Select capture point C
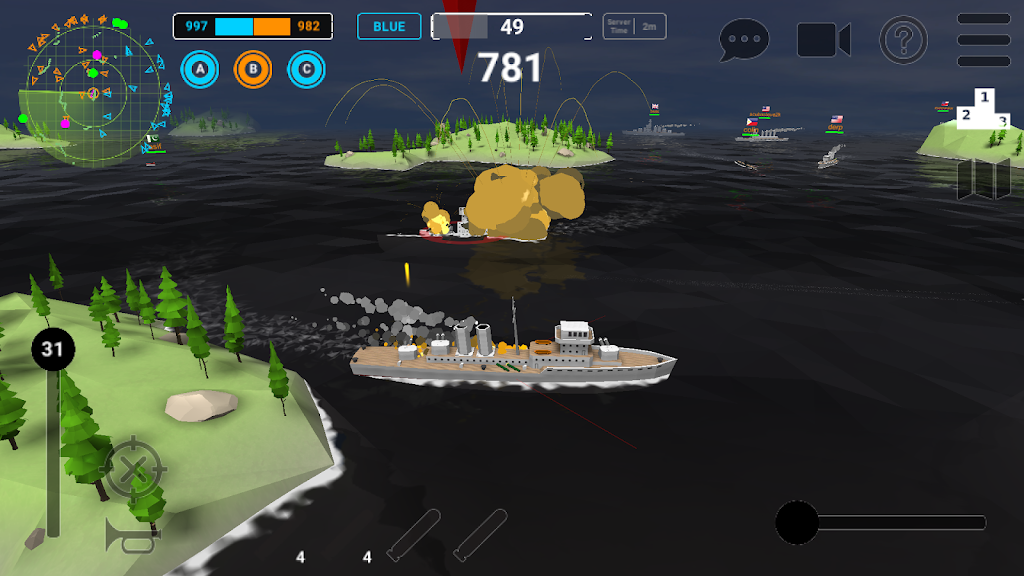 coord(306,69)
